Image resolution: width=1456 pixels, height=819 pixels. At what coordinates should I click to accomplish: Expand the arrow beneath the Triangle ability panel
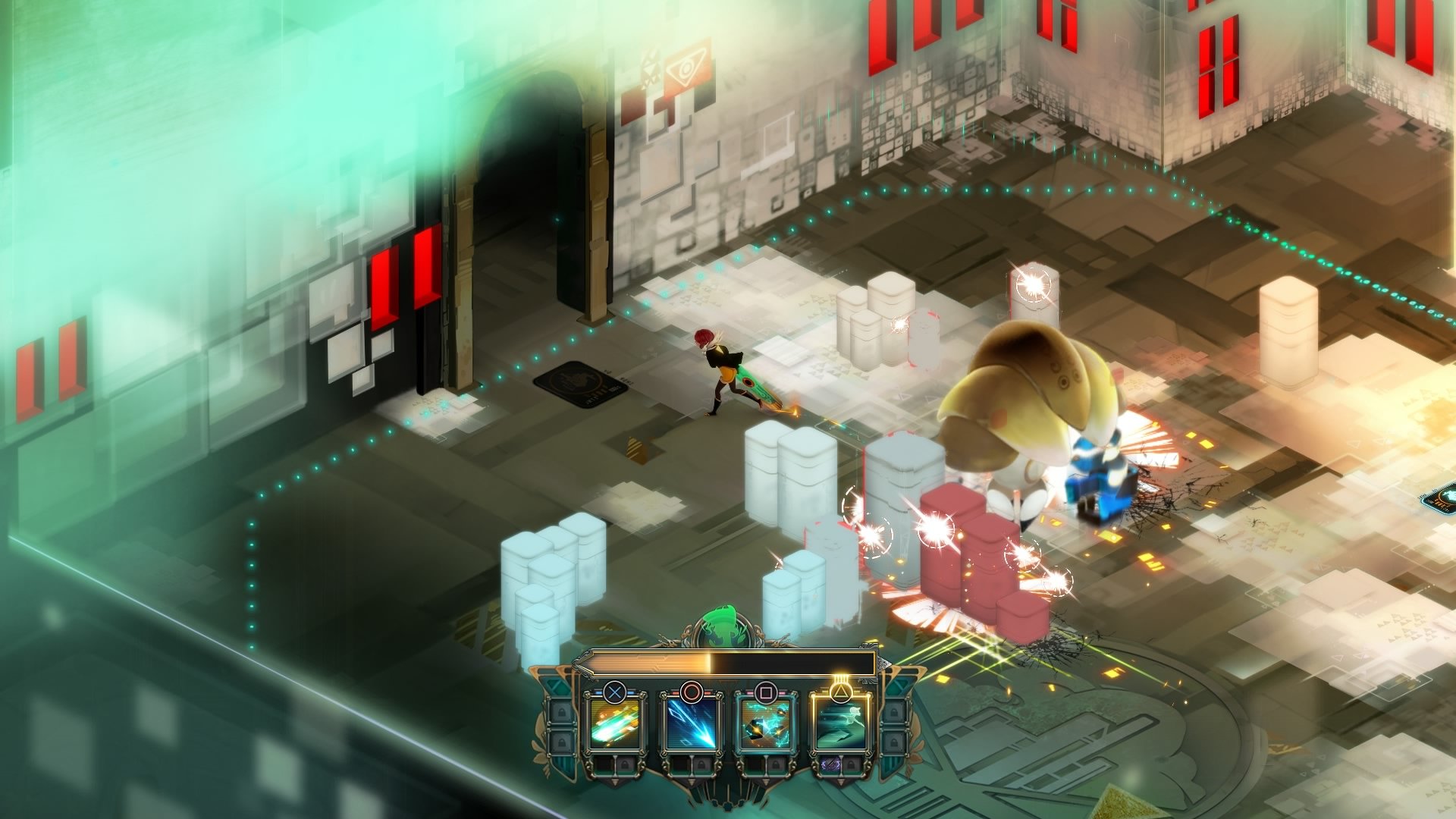click(x=839, y=781)
